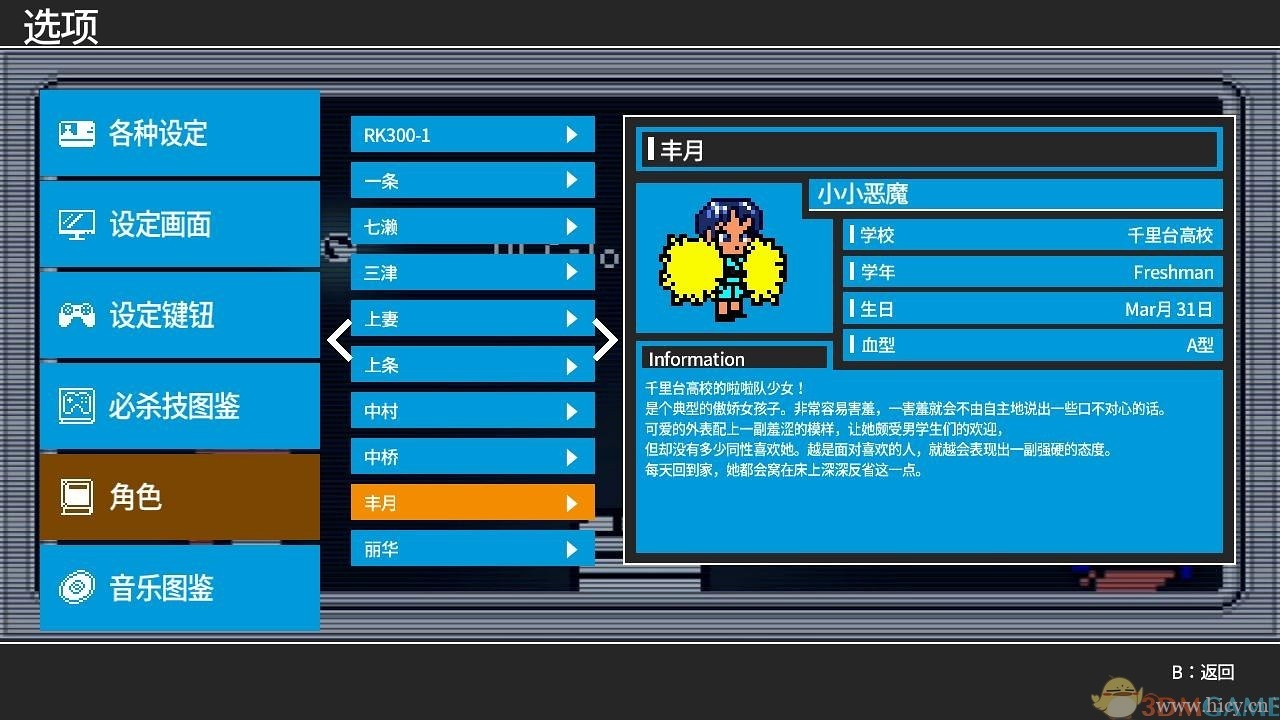Click the music disc icon for 音乐图鉴
Image resolution: width=1280 pixels, height=720 pixels.
[x=75, y=588]
